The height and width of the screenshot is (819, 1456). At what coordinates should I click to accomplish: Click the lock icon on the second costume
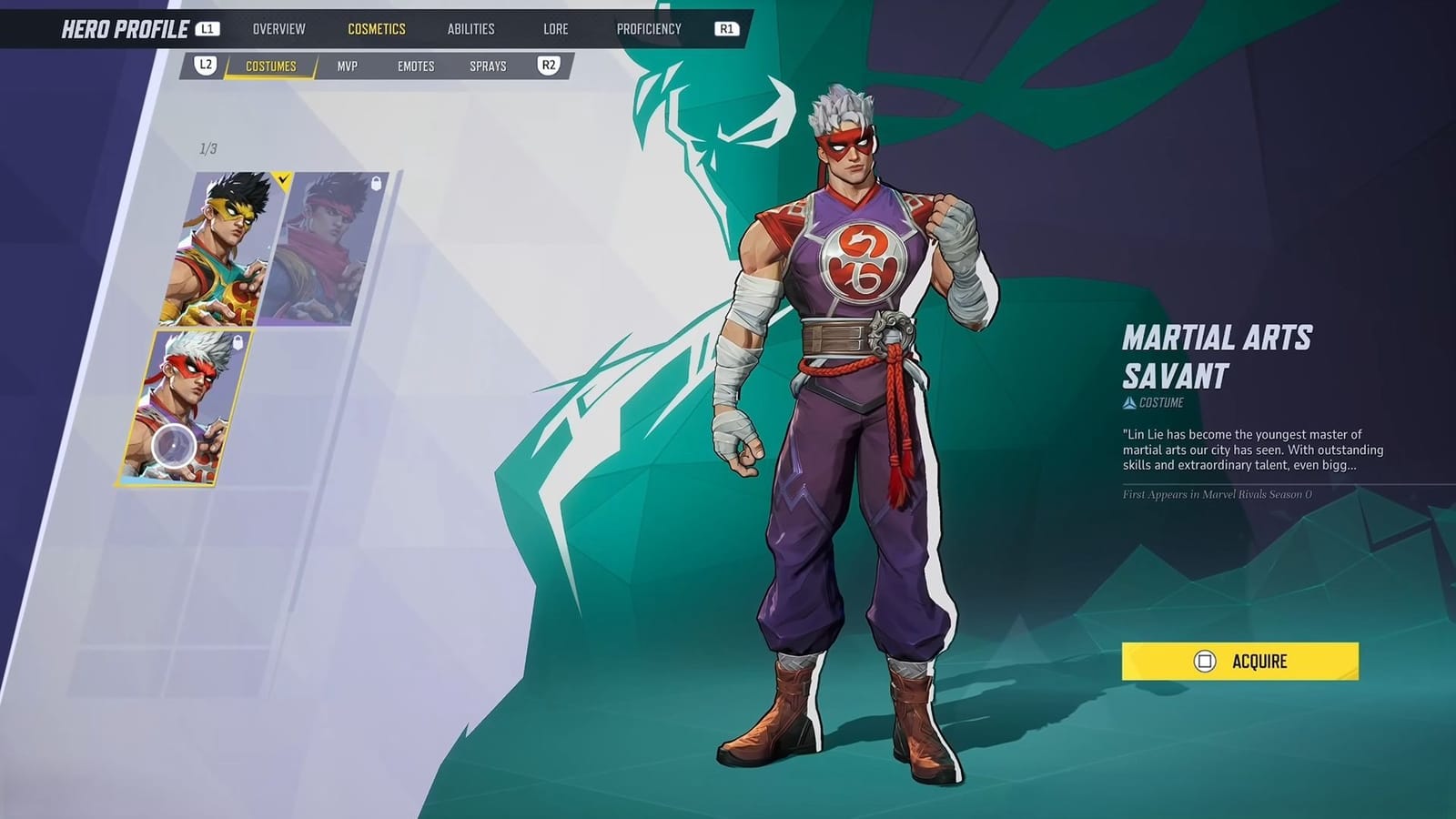376,185
